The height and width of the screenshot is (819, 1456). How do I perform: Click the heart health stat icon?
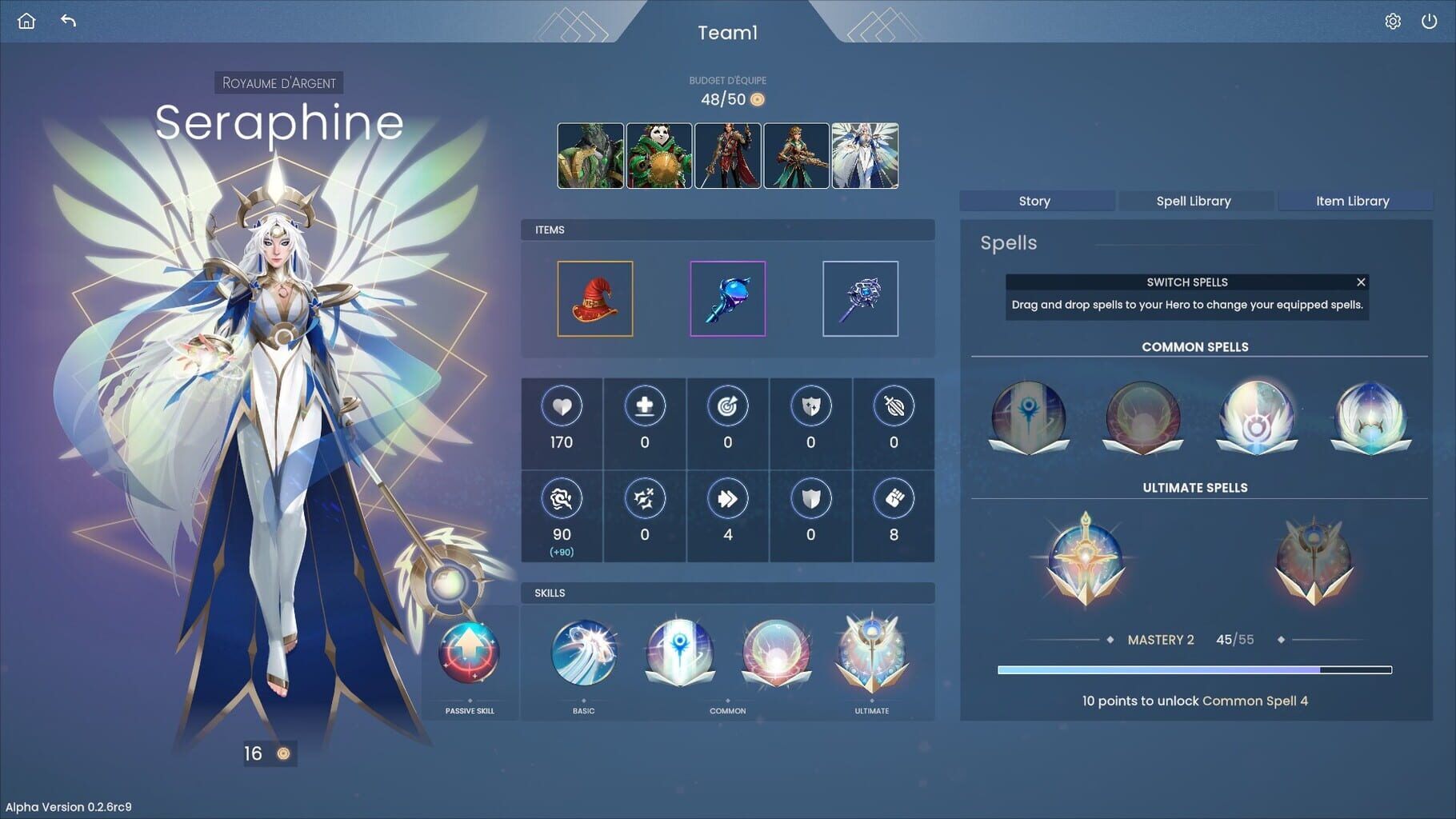(x=561, y=406)
